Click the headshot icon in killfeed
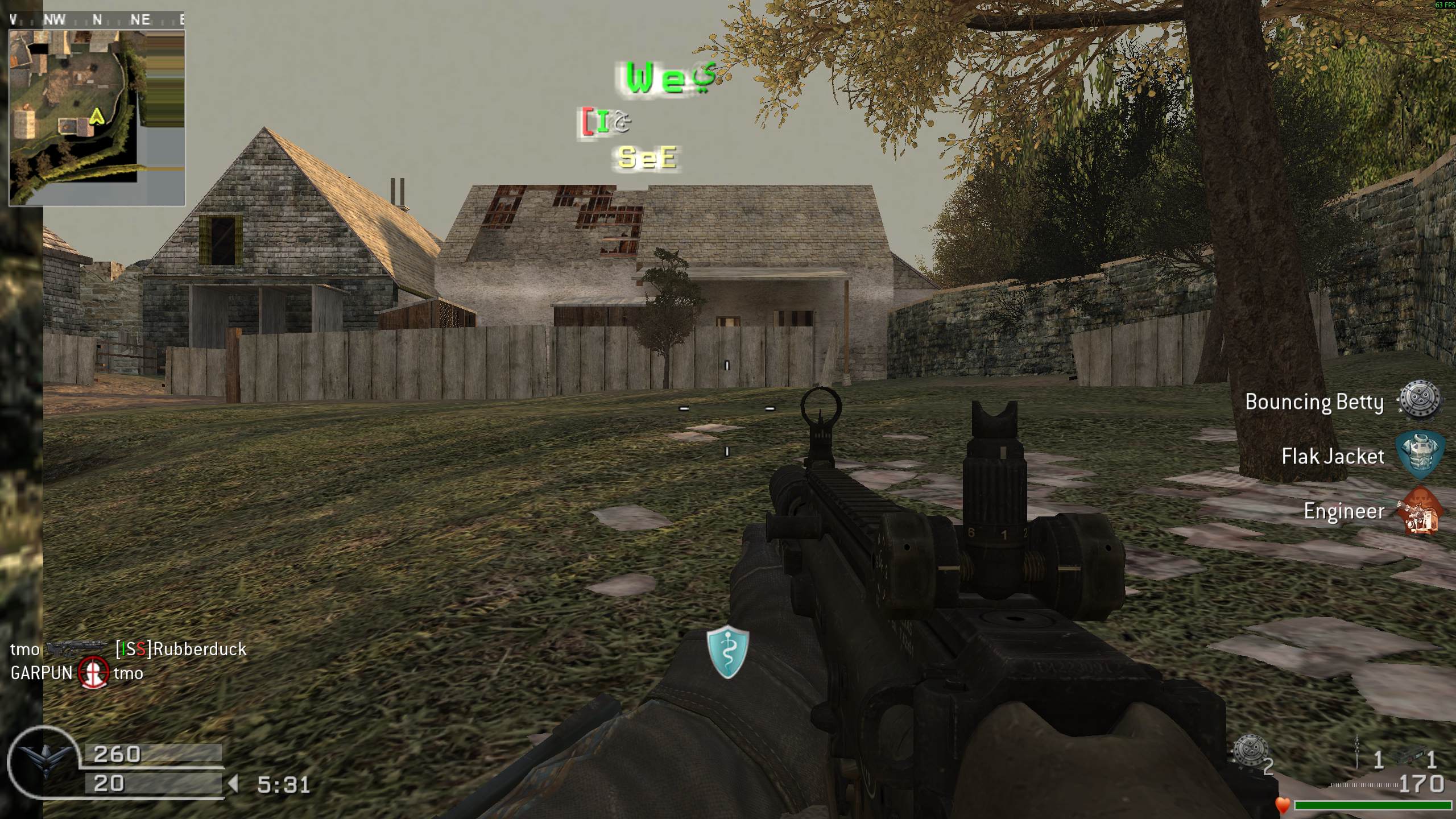The width and height of the screenshot is (1456, 819). click(93, 673)
